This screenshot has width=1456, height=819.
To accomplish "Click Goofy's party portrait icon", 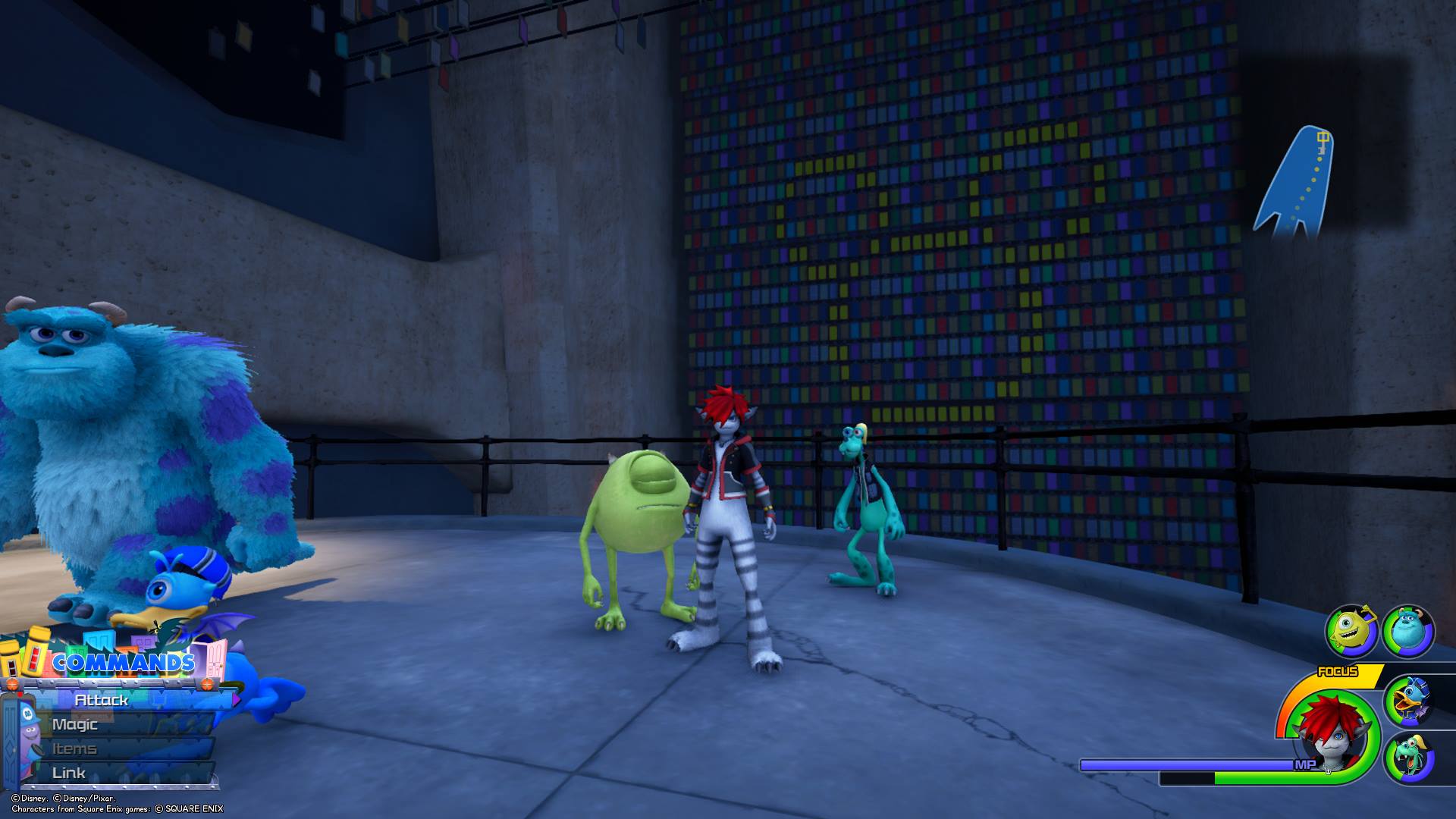I will (1409, 757).
